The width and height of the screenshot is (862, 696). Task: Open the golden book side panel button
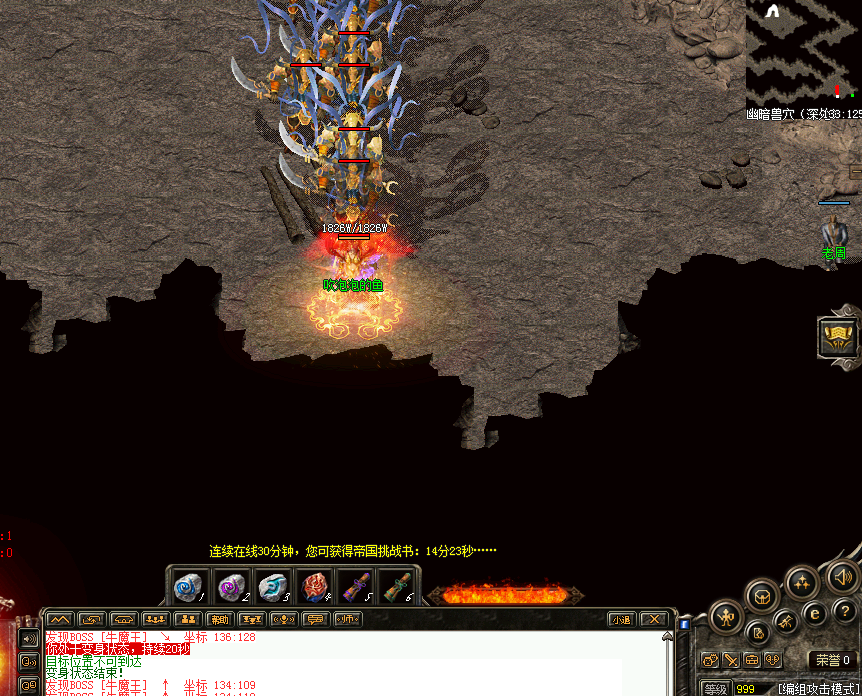tap(838, 337)
